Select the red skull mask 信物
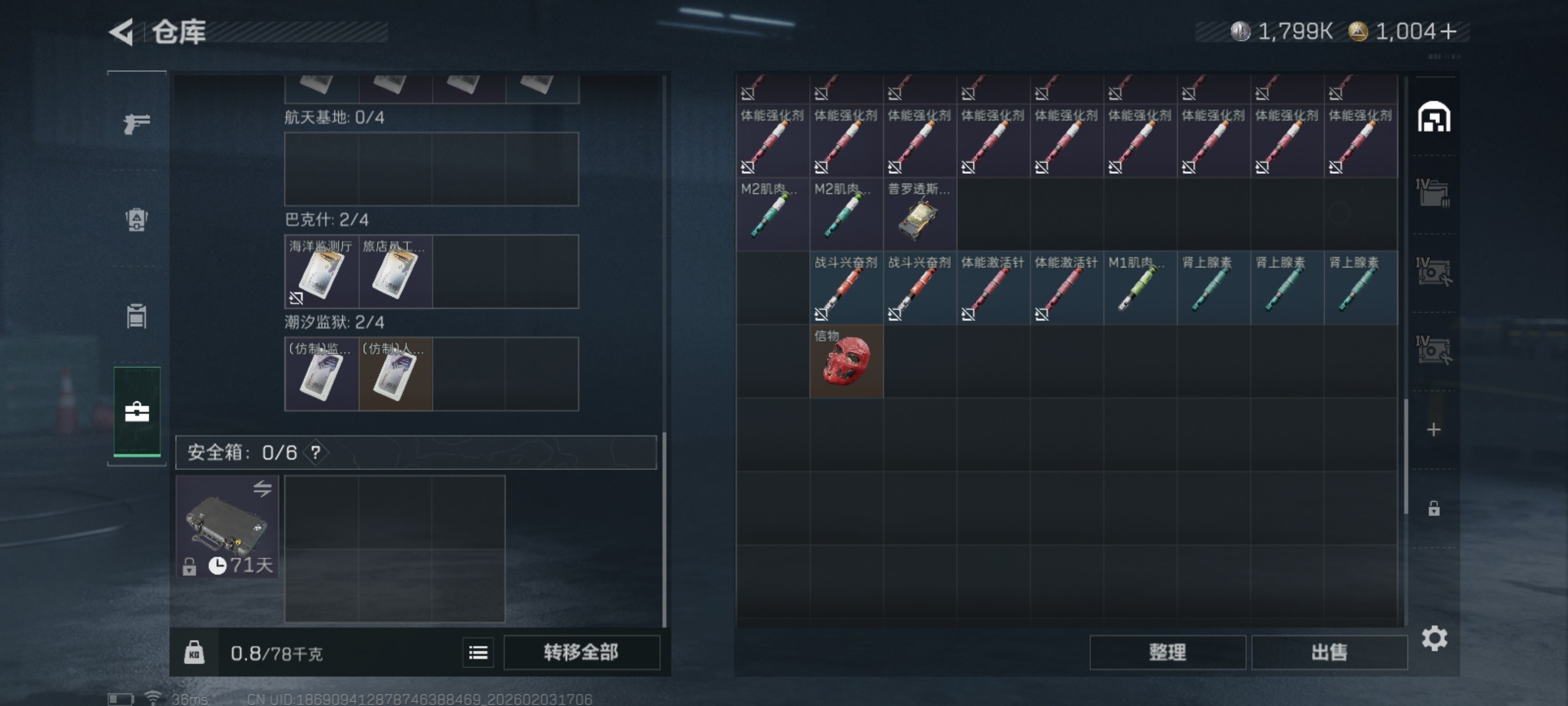This screenshot has width=1568, height=706. coord(846,361)
